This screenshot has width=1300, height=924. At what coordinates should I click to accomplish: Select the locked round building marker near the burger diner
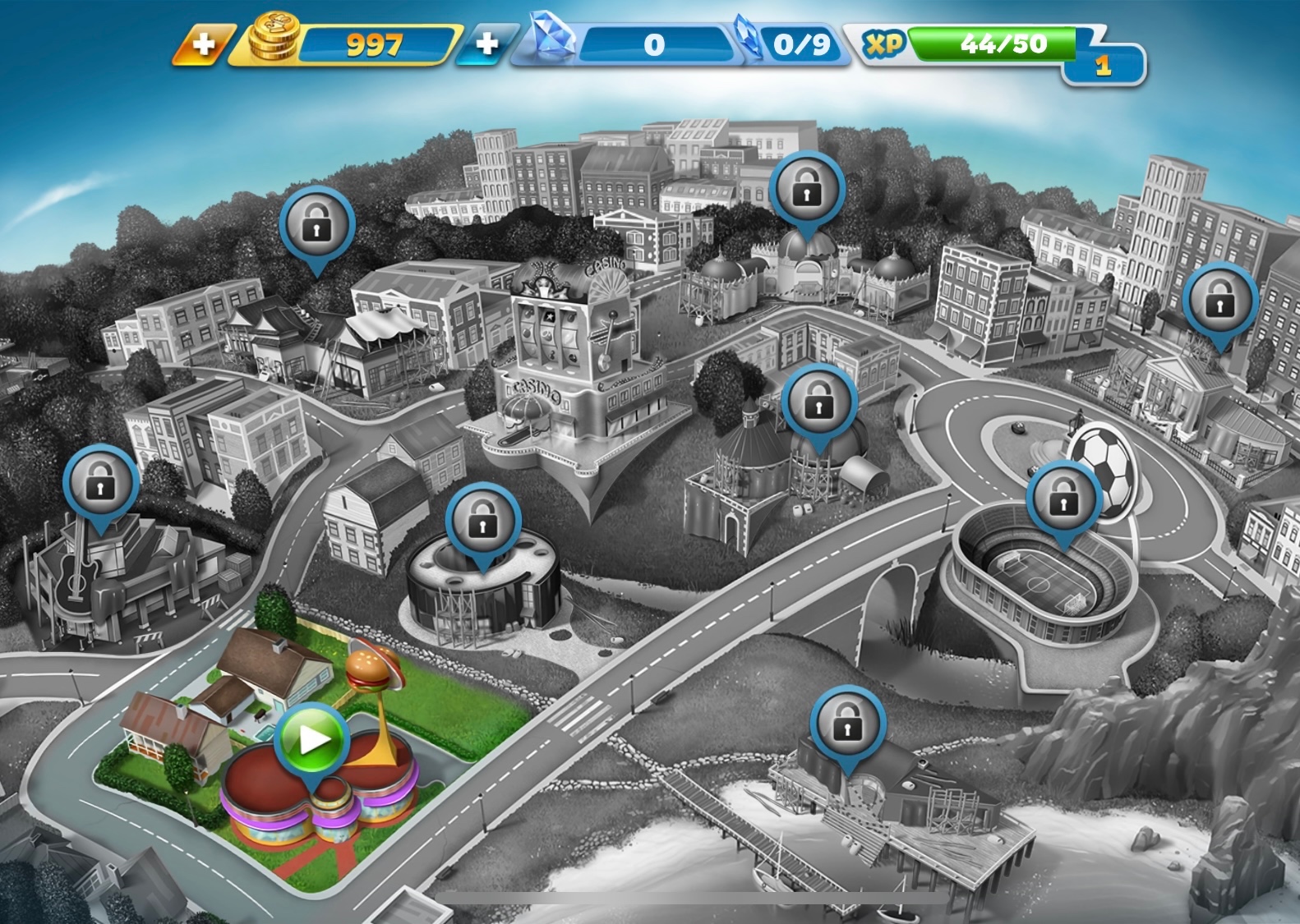coord(482,522)
